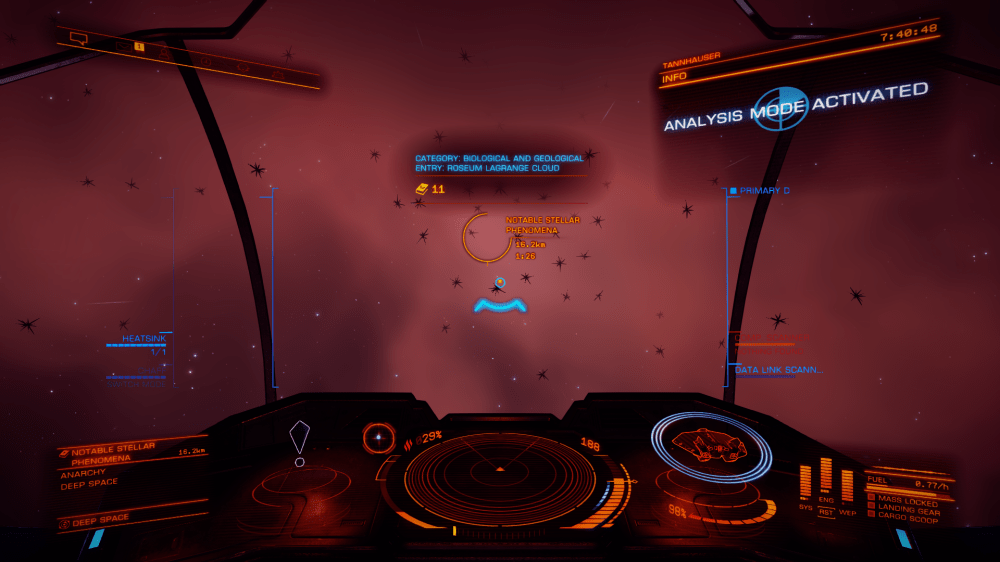Add power to SYS capacitor
The width and height of the screenshot is (1000, 562).
(x=805, y=481)
